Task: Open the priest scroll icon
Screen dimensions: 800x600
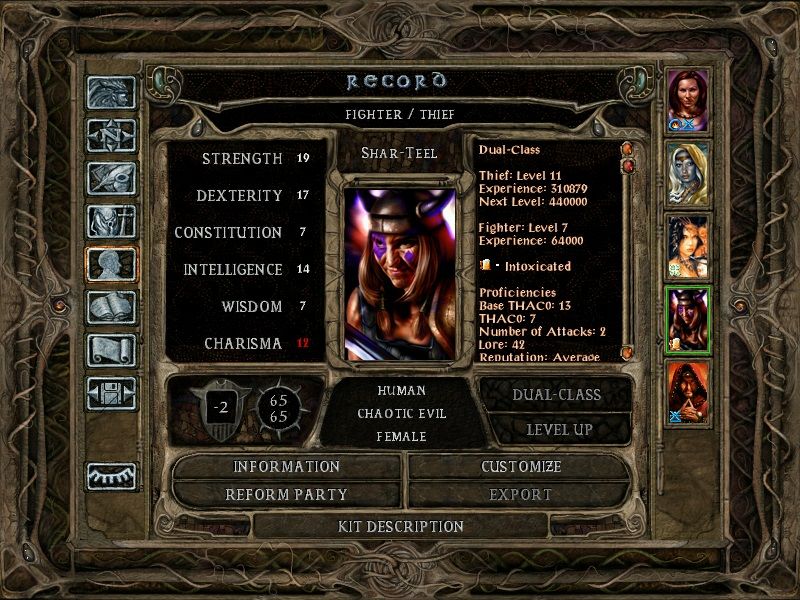Action: pos(110,349)
